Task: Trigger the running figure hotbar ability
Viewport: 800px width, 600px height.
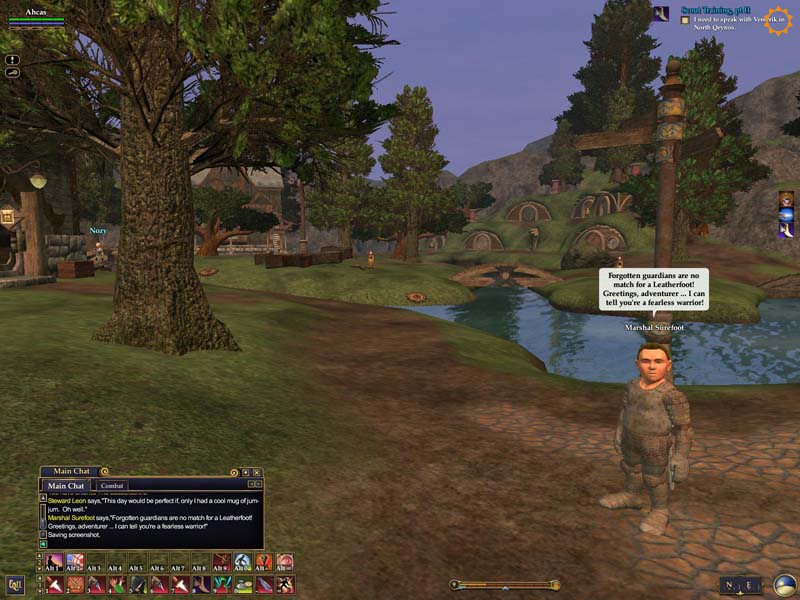Action: coord(285,585)
